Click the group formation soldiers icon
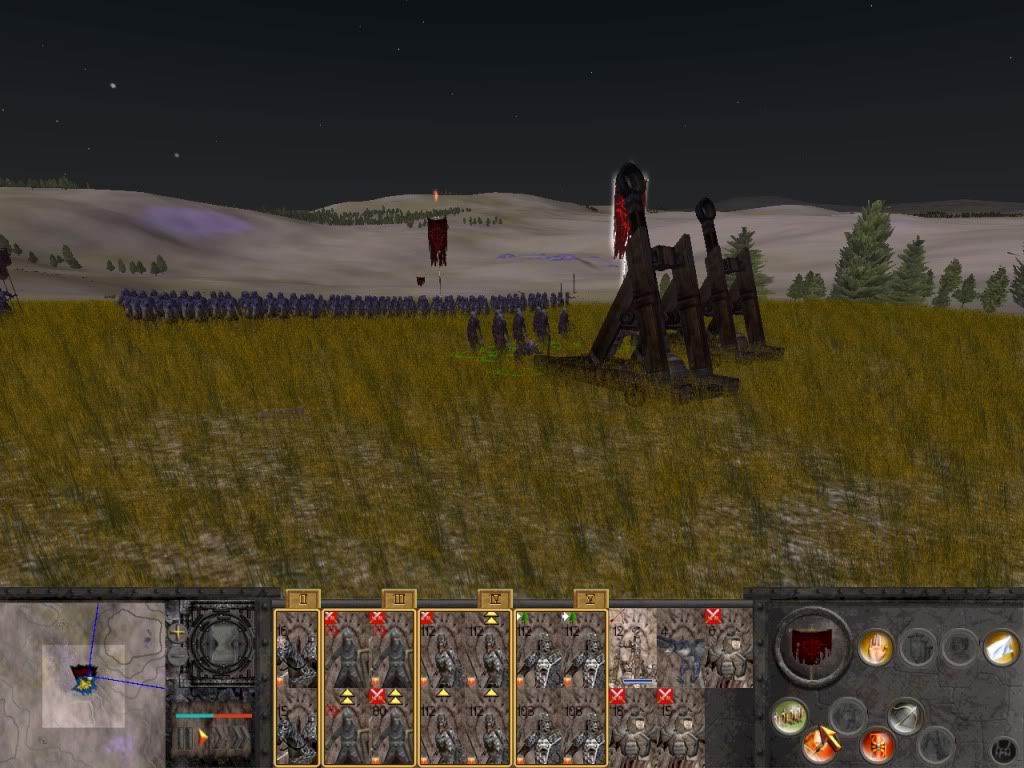The image size is (1024, 768). point(789,716)
